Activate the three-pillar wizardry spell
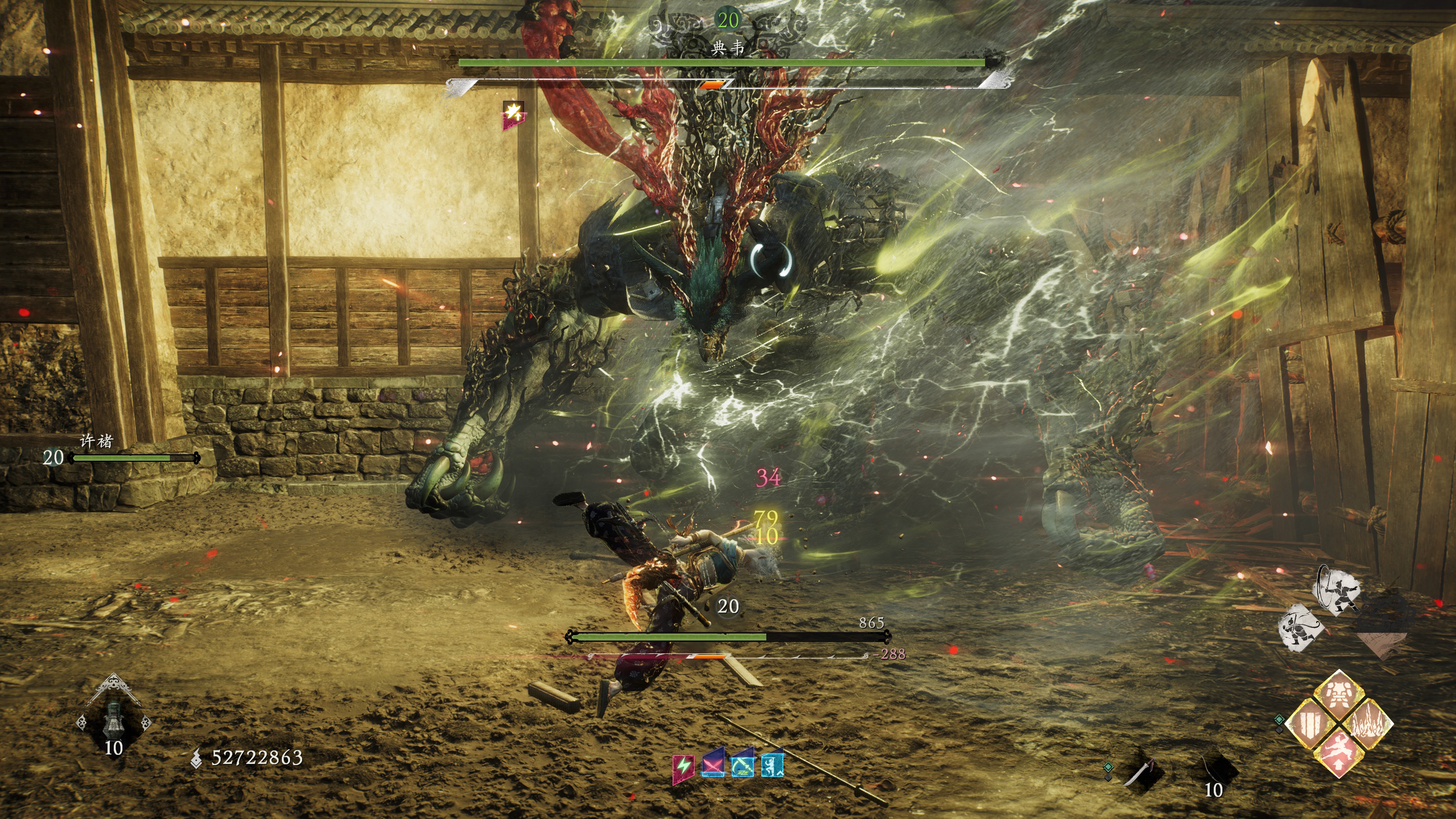Image resolution: width=1456 pixels, height=819 pixels. 1310,723
